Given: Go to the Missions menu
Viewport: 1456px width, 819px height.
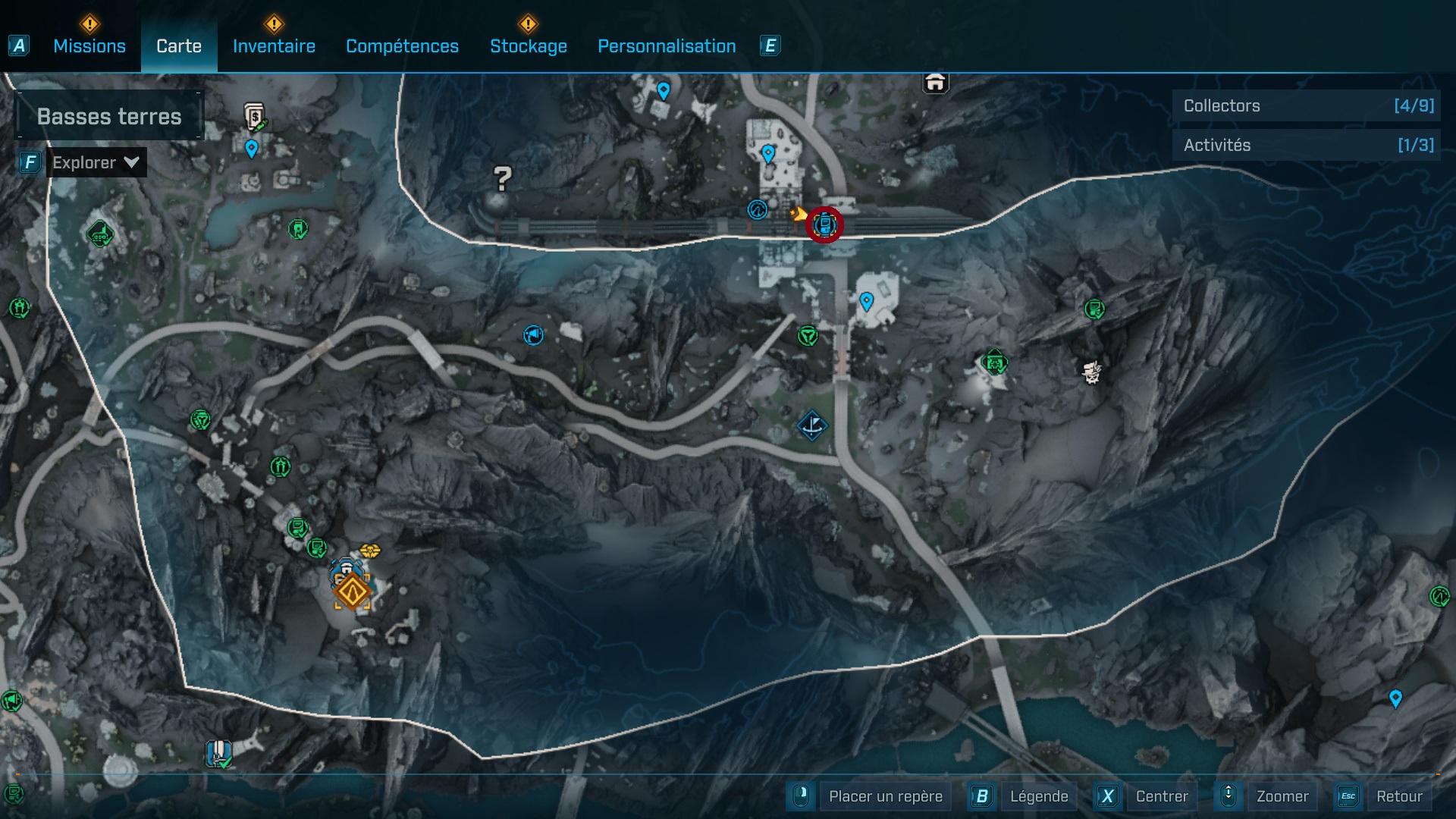Looking at the screenshot, I should [x=89, y=46].
